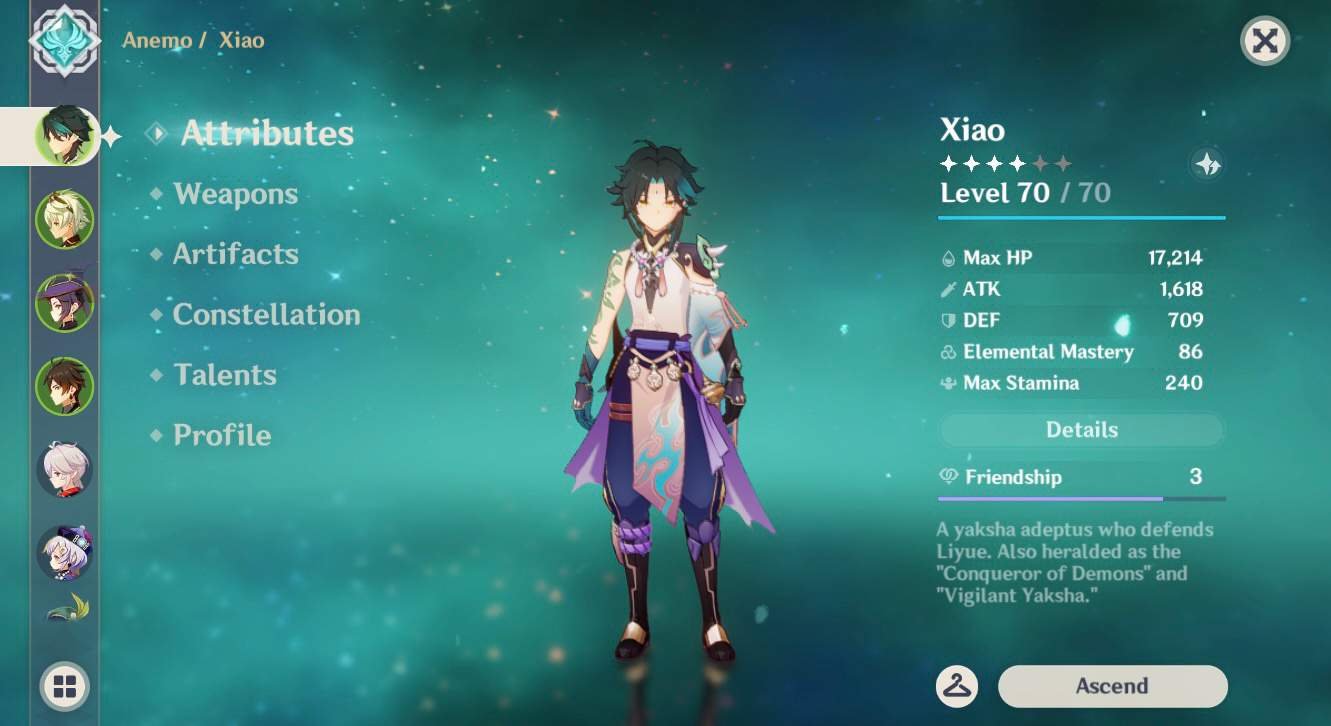
Task: Select the Attributes tab
Action: (267, 133)
